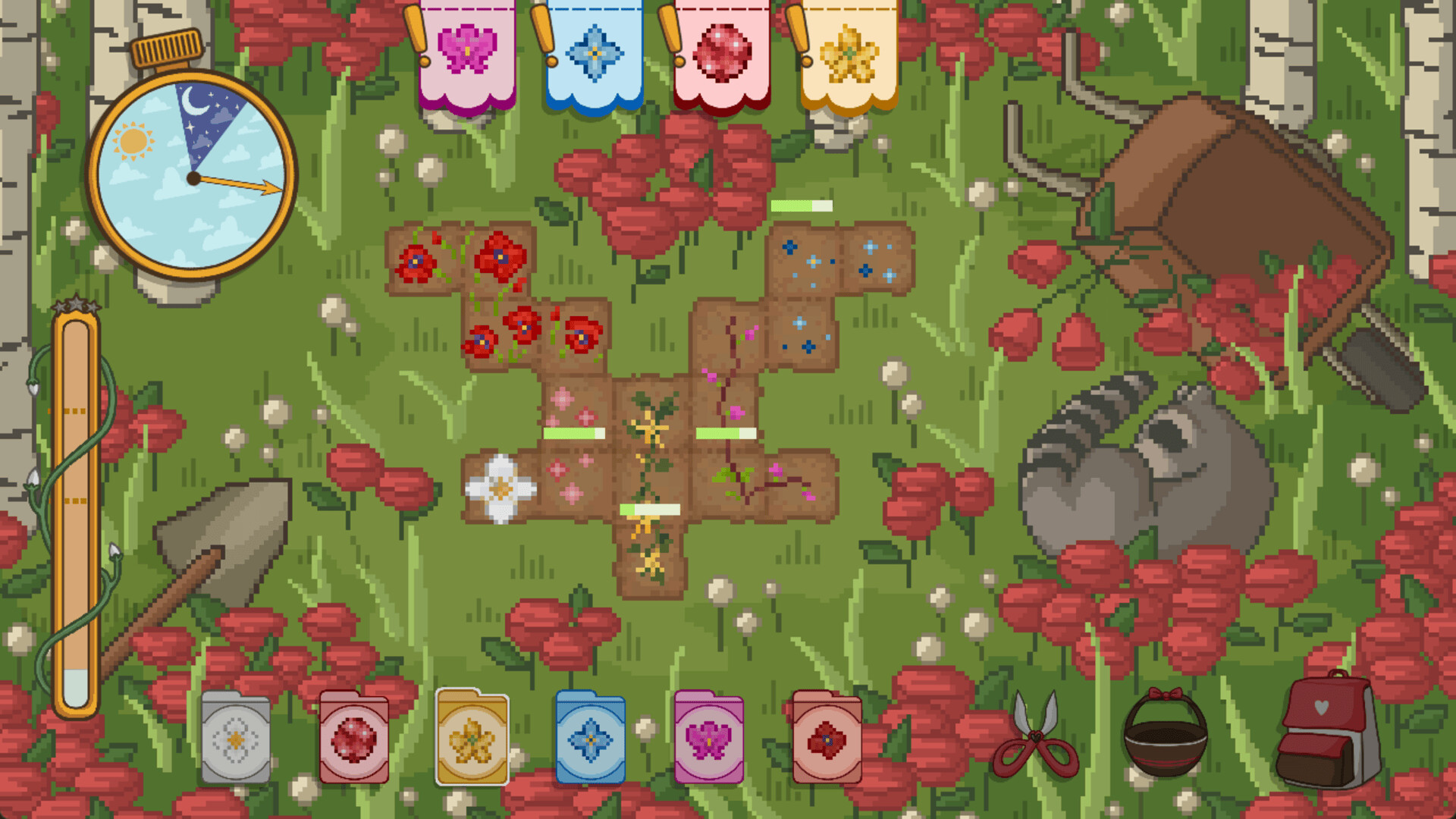Click the growing yellow sprout tile

point(651,425)
